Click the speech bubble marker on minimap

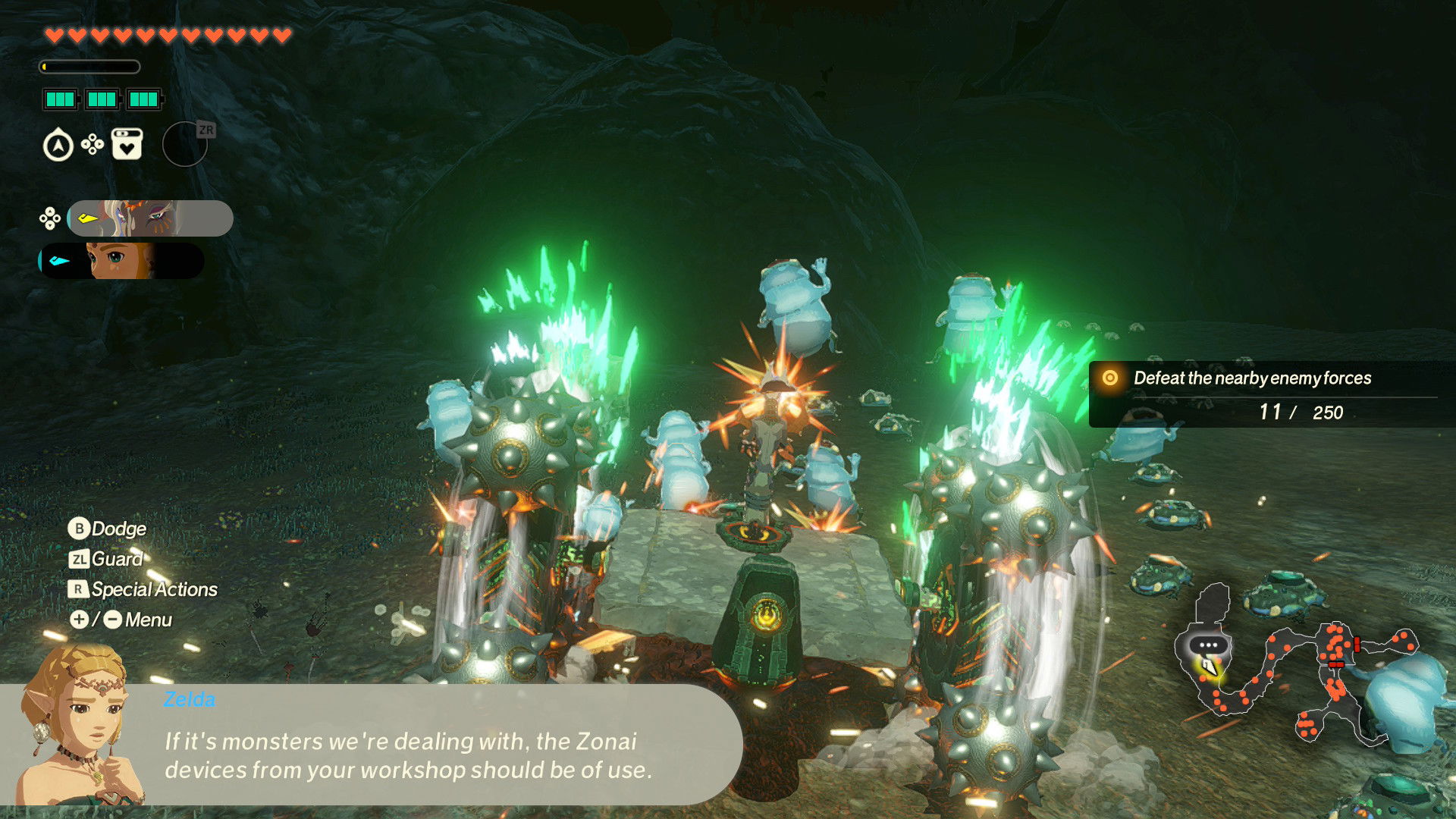click(x=1208, y=645)
